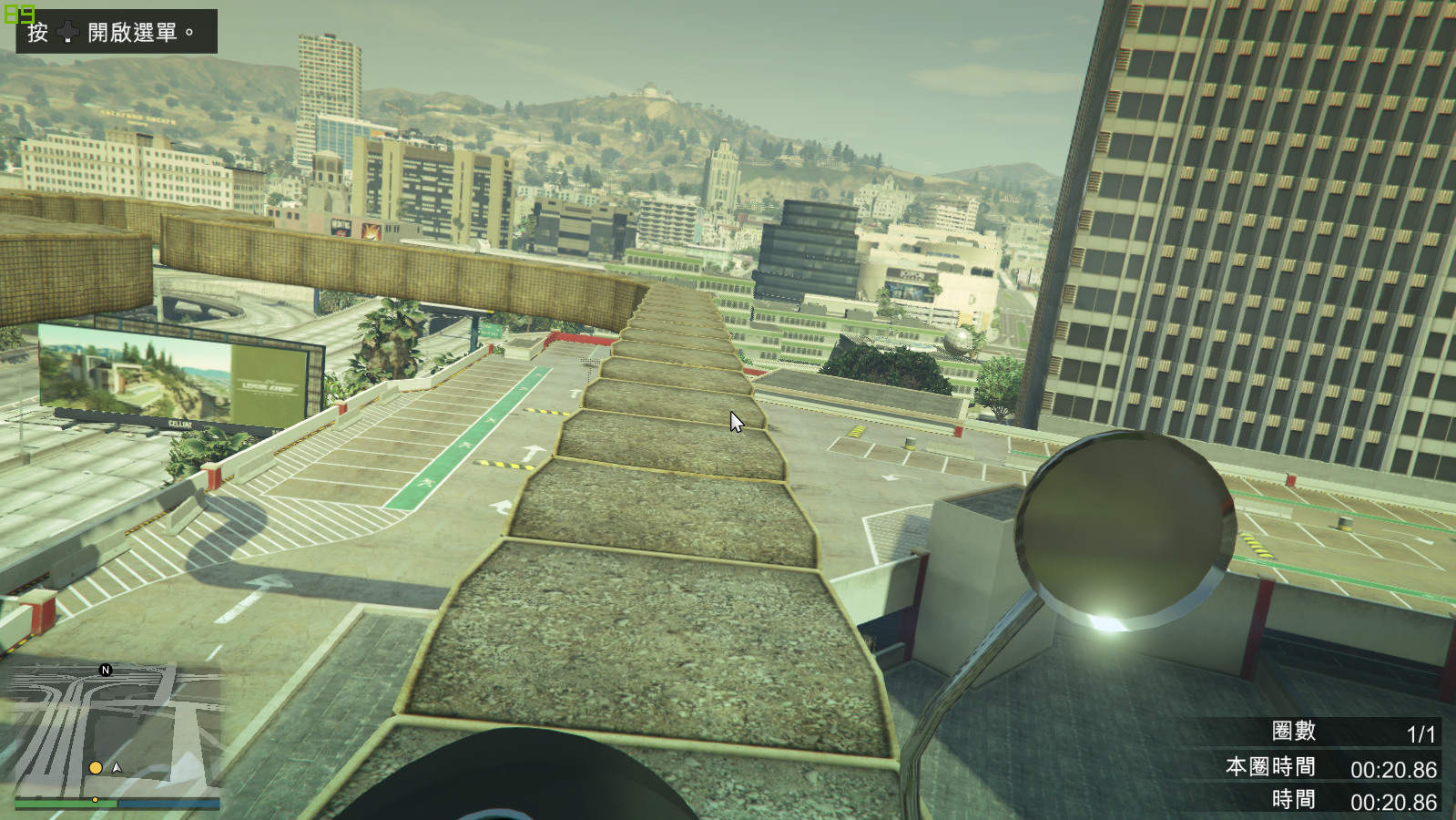Viewport: 1456px width, 820px height.
Task: Click the north indicator on the minimap
Action: pyautogui.click(x=104, y=670)
